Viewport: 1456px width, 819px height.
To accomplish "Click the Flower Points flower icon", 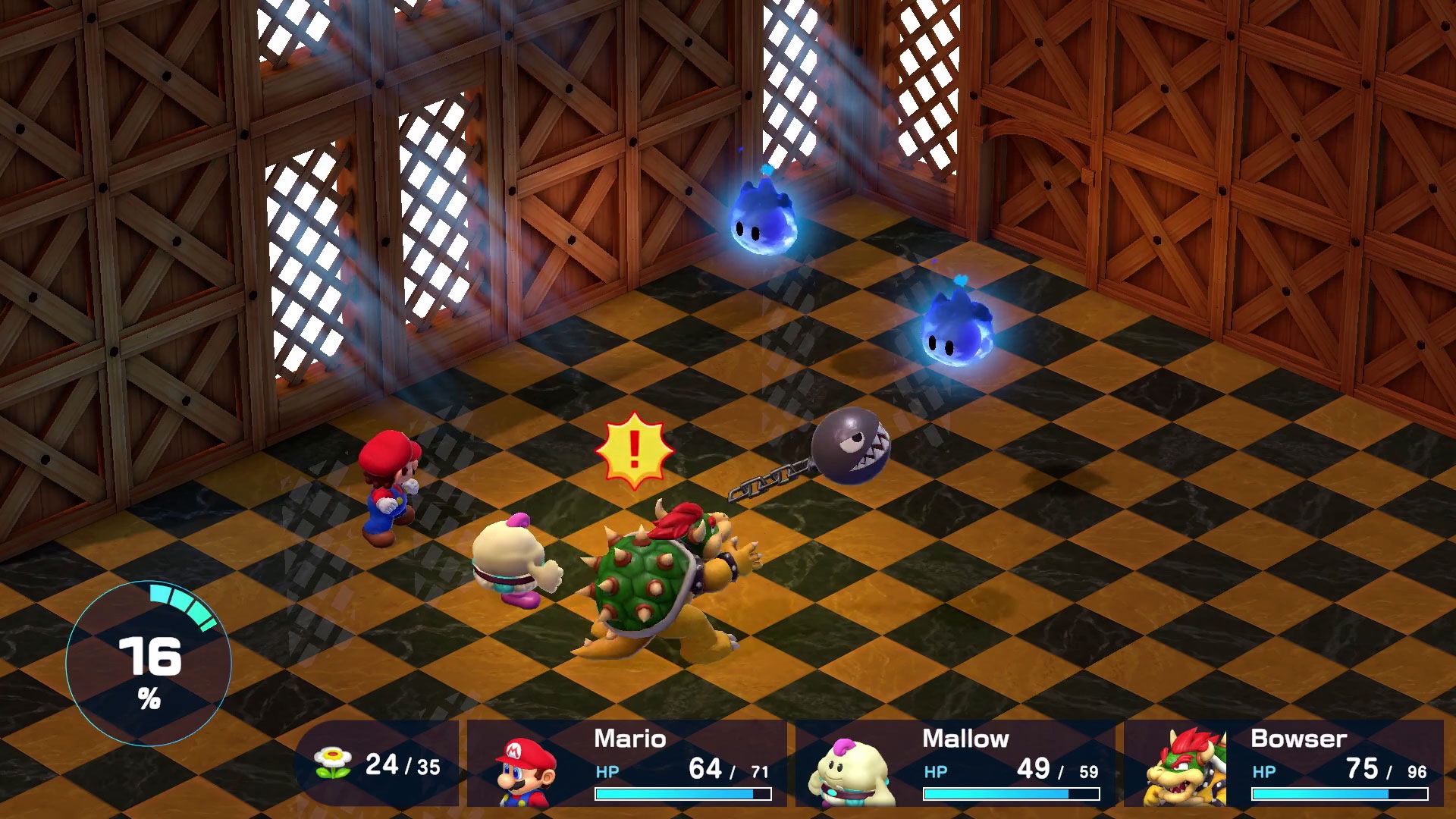I will pyautogui.click(x=332, y=763).
